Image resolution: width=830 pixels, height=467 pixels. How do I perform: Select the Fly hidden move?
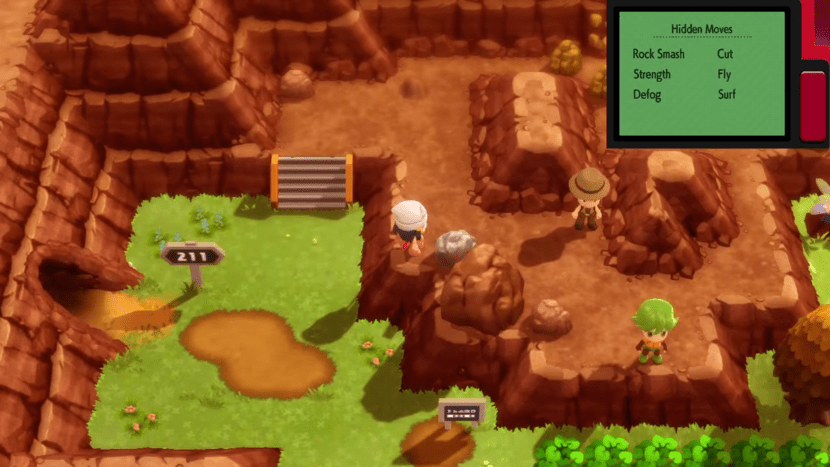coord(725,74)
